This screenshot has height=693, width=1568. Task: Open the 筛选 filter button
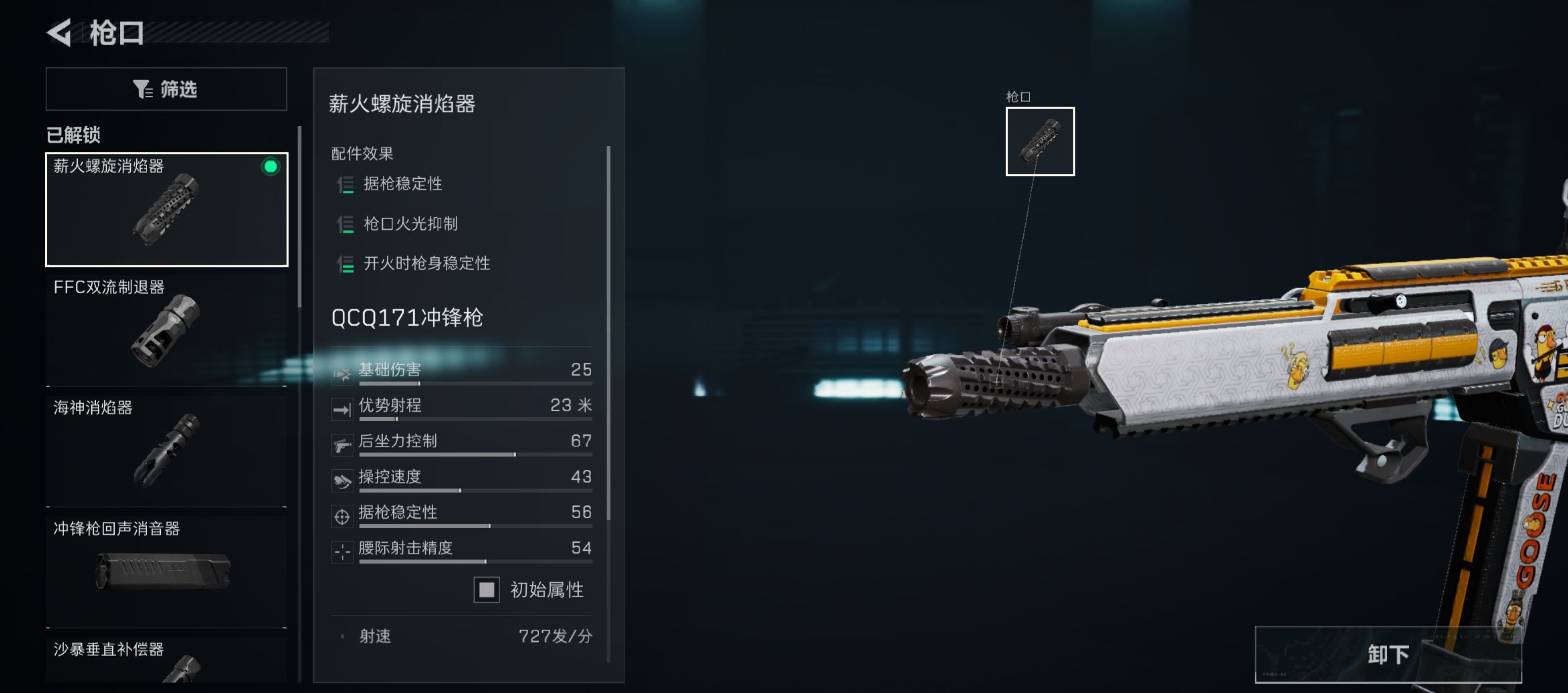click(x=166, y=89)
